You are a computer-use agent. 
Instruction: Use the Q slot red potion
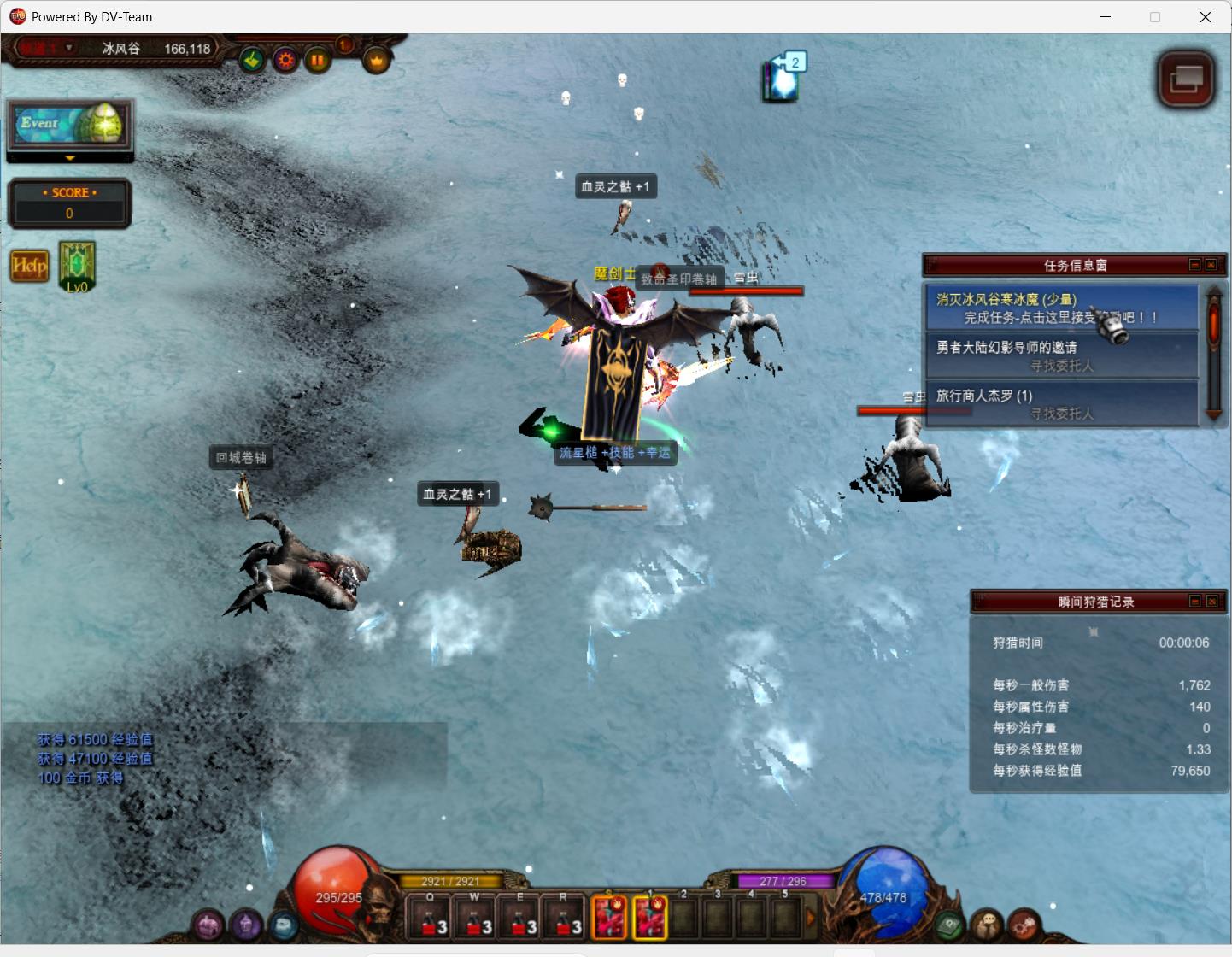pyautogui.click(x=430, y=918)
